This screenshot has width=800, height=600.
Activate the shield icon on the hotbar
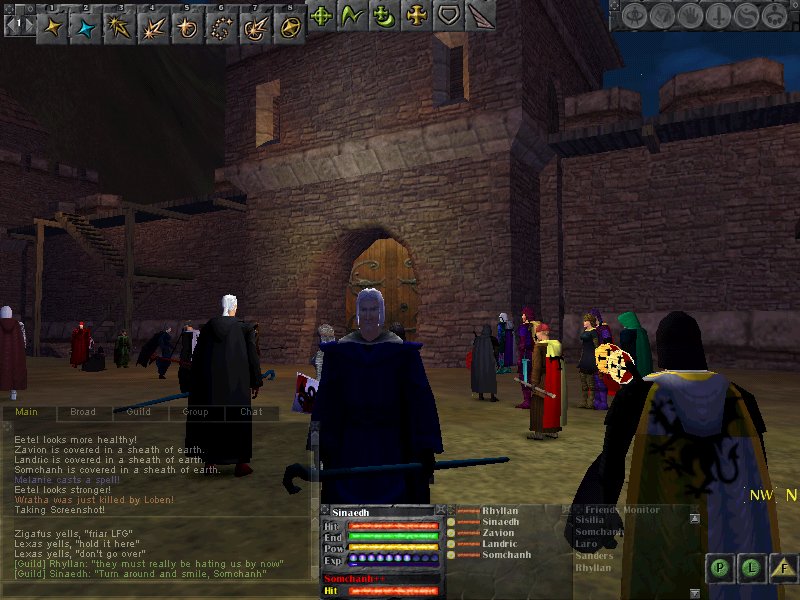(450, 15)
